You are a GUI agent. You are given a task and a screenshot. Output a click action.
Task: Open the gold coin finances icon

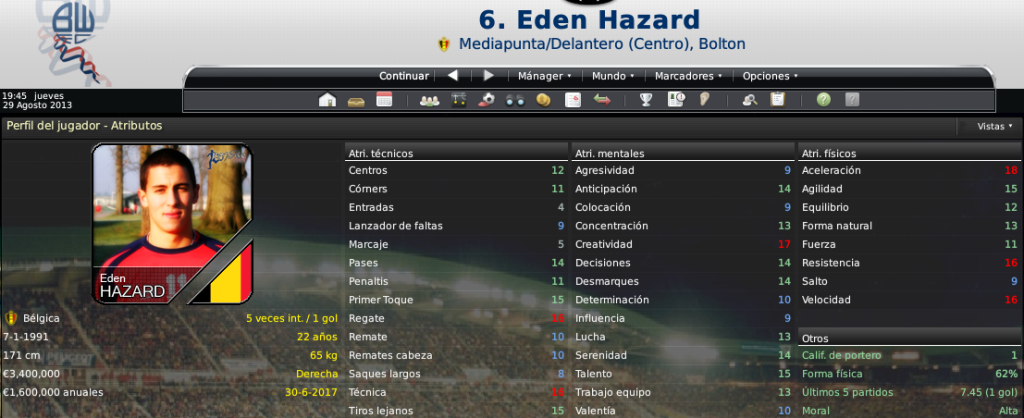tap(544, 100)
